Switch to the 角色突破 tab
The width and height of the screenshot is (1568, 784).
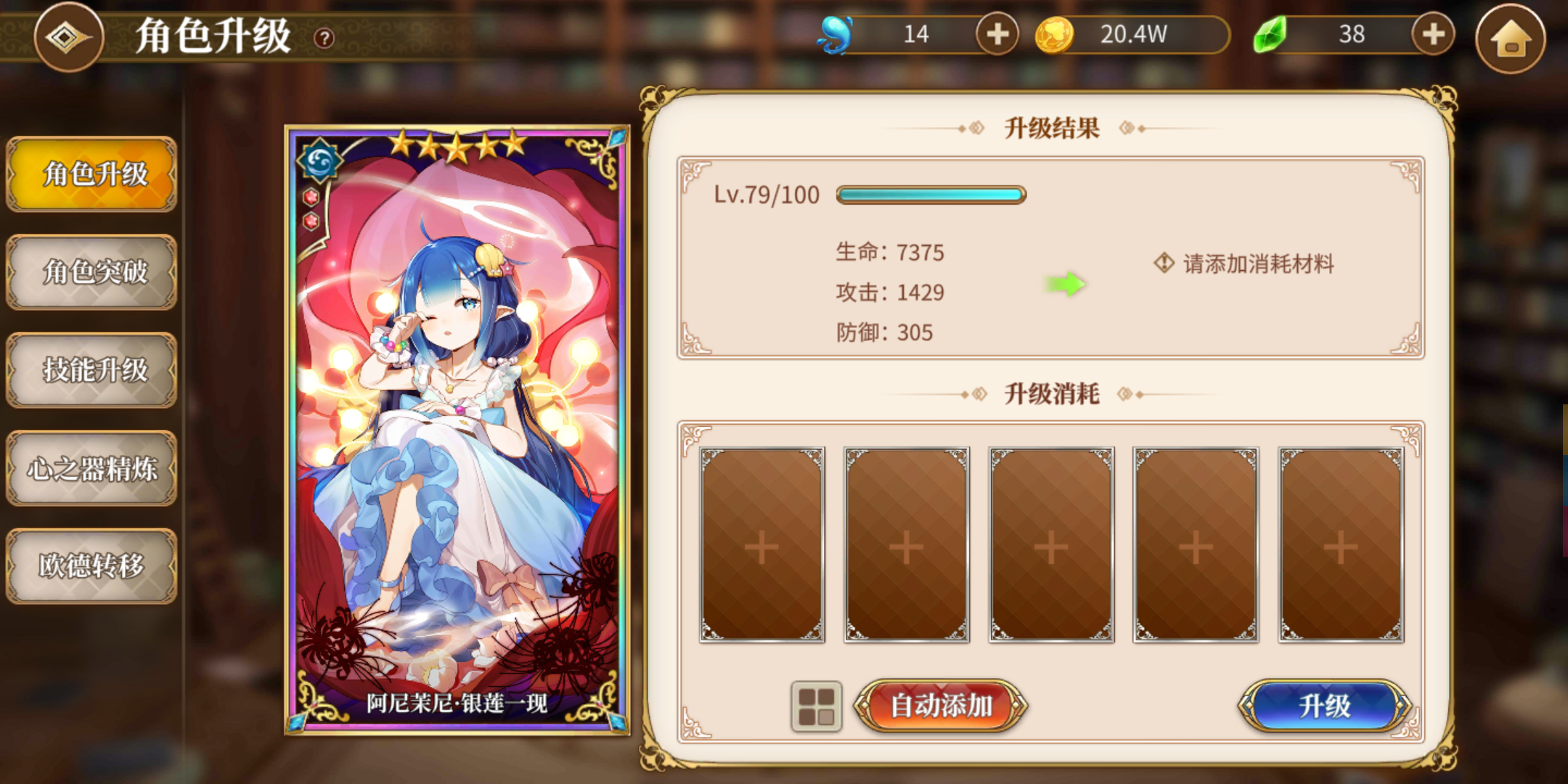click(91, 274)
